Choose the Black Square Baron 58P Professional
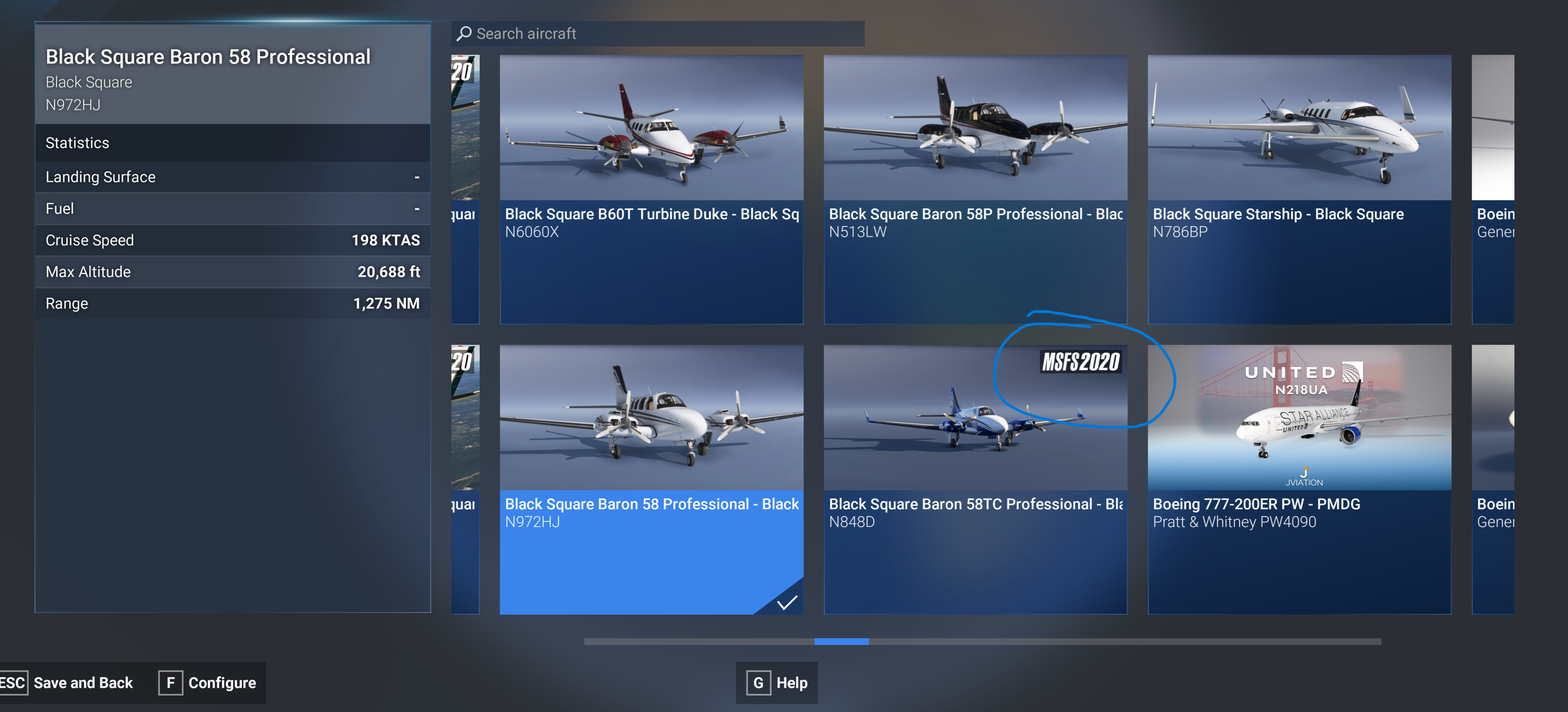This screenshot has height=712, width=1568. pyautogui.click(x=975, y=188)
